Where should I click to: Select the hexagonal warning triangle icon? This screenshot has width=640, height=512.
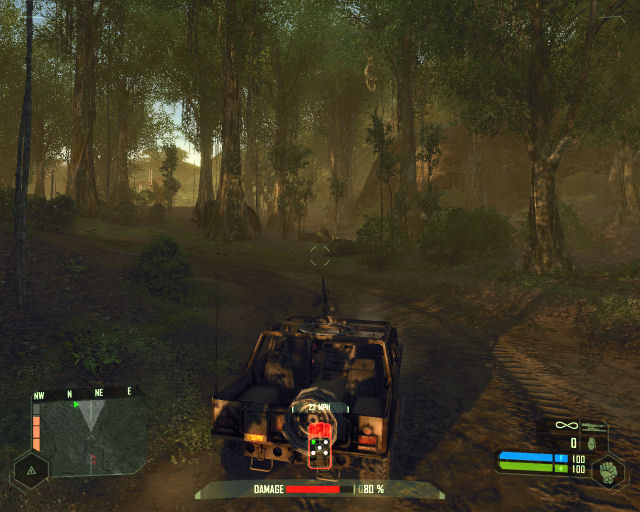coord(31,469)
